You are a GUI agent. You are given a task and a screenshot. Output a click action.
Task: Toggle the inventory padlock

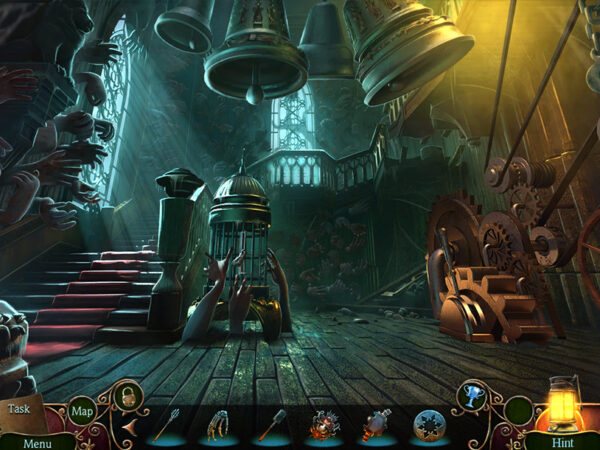(127, 395)
